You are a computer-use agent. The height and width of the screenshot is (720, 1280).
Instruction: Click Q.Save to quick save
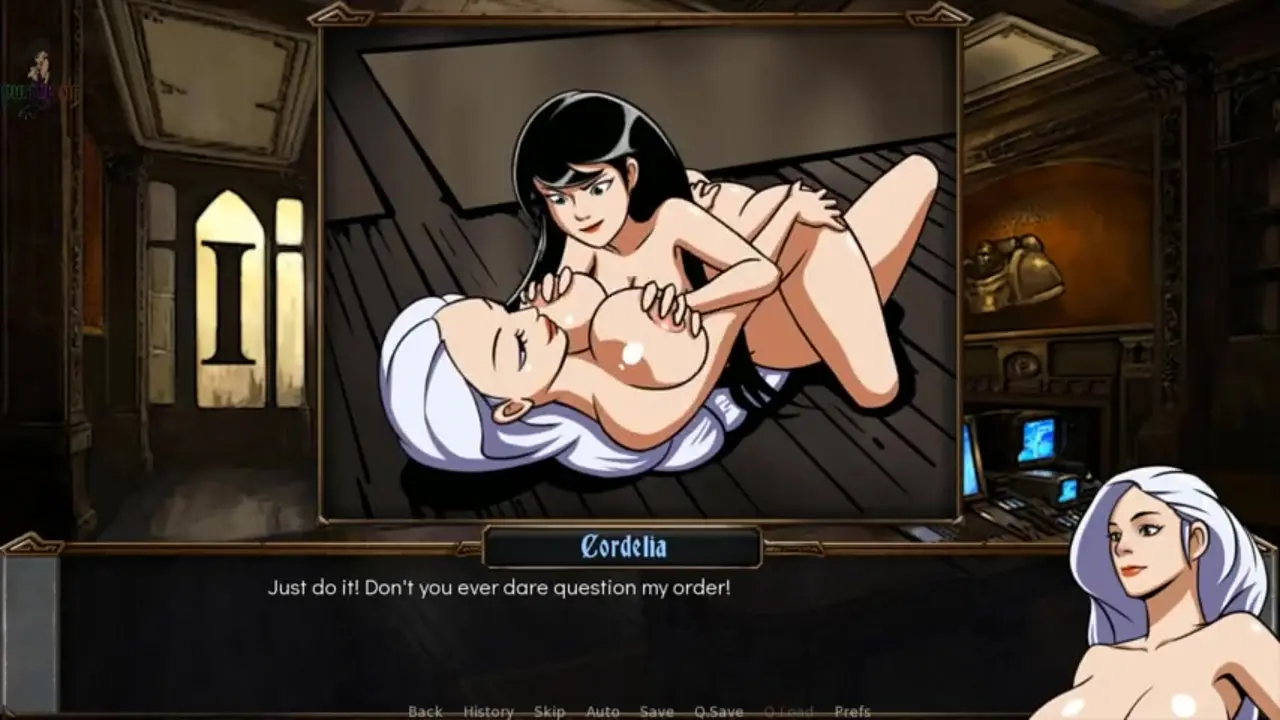point(719,711)
